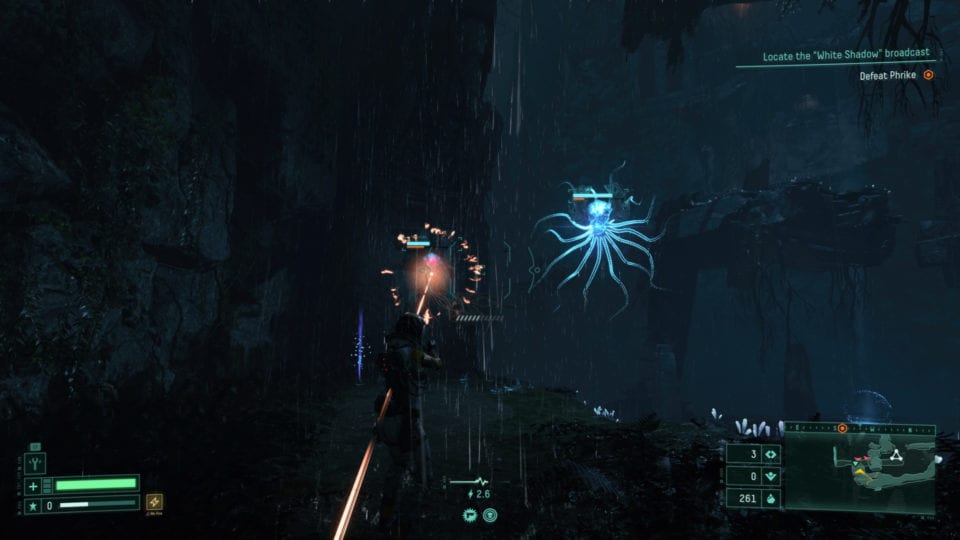Click the equipped weapon icon

(36, 464)
